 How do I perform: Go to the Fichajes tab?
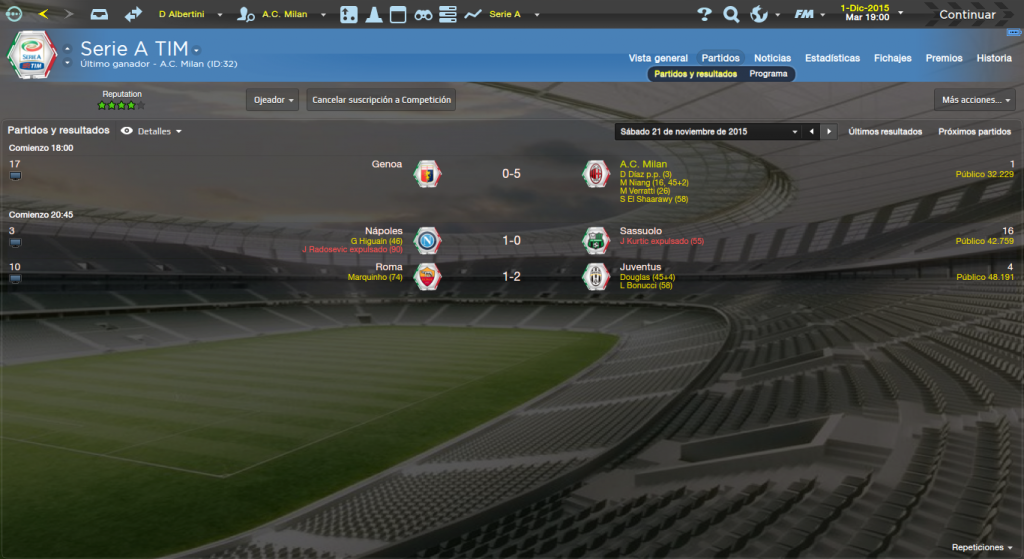coord(892,58)
